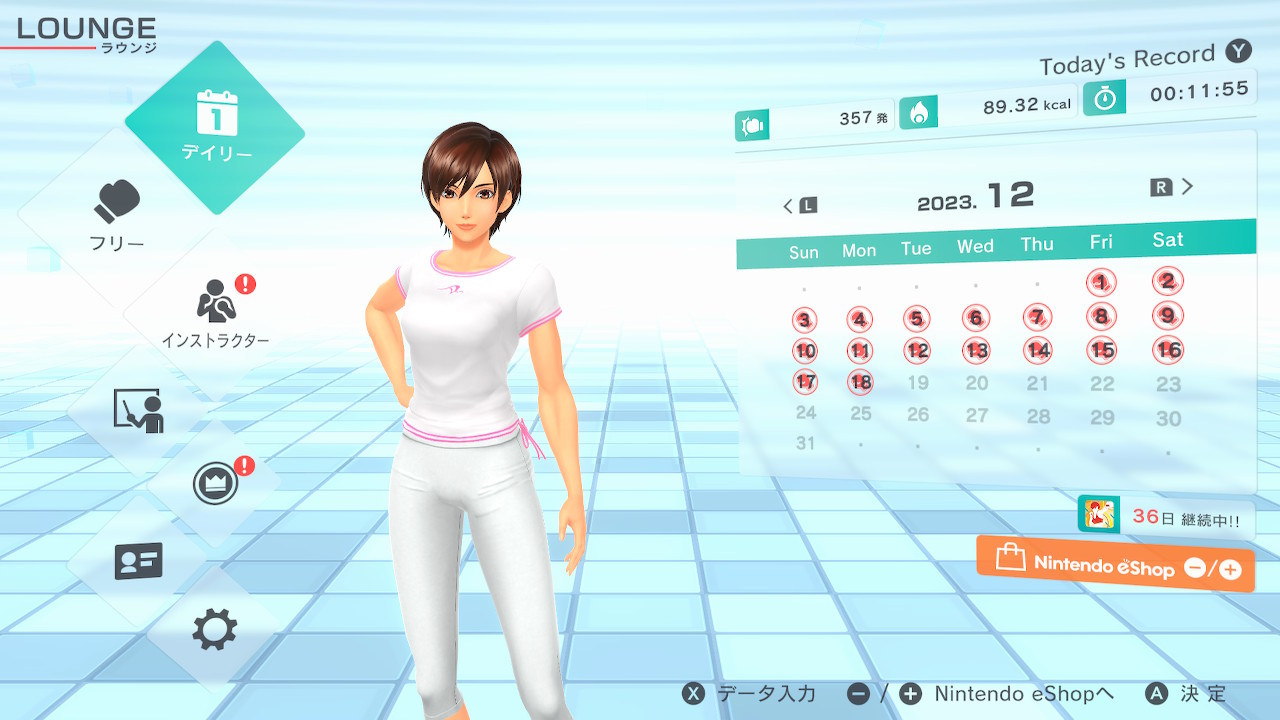Select December 1 on the calendar

1101,283
